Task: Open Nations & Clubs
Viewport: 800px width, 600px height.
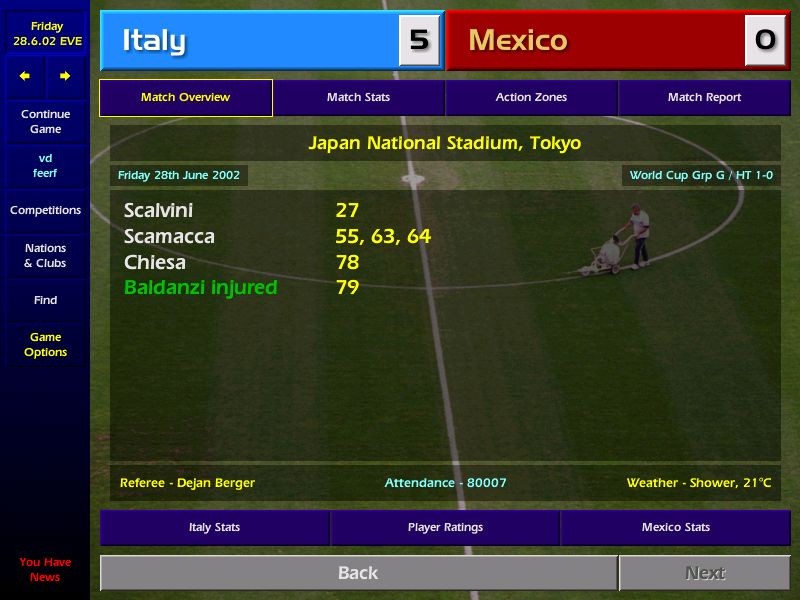Action: click(45, 255)
